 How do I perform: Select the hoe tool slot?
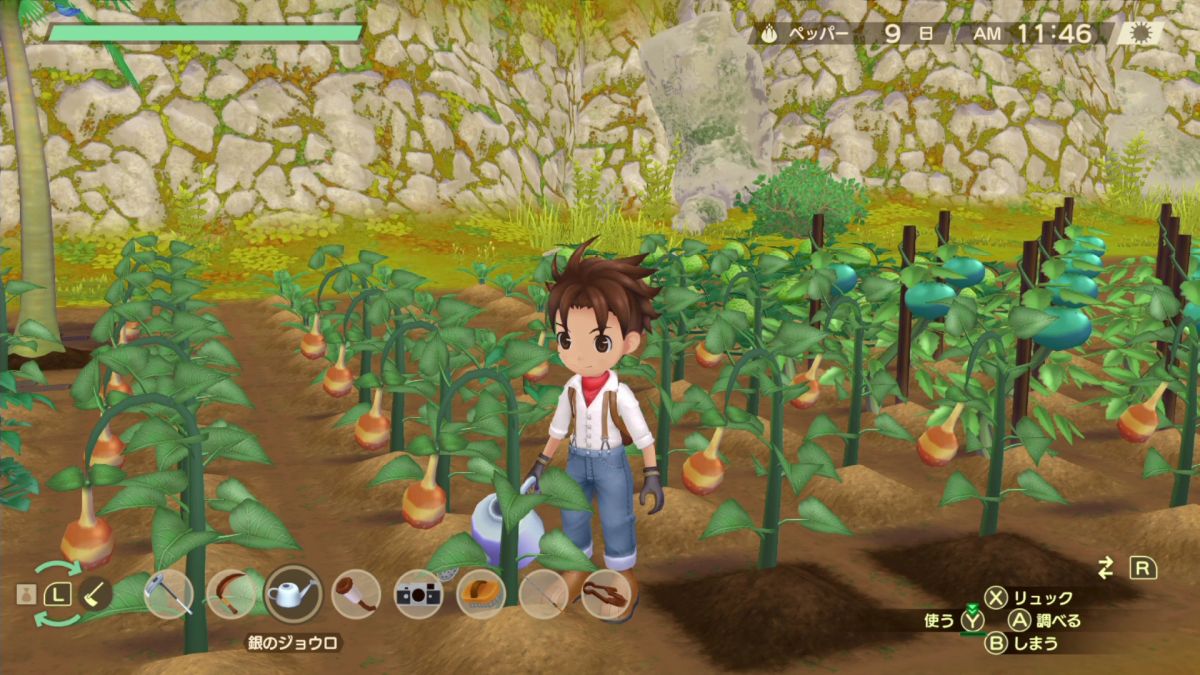(167, 594)
